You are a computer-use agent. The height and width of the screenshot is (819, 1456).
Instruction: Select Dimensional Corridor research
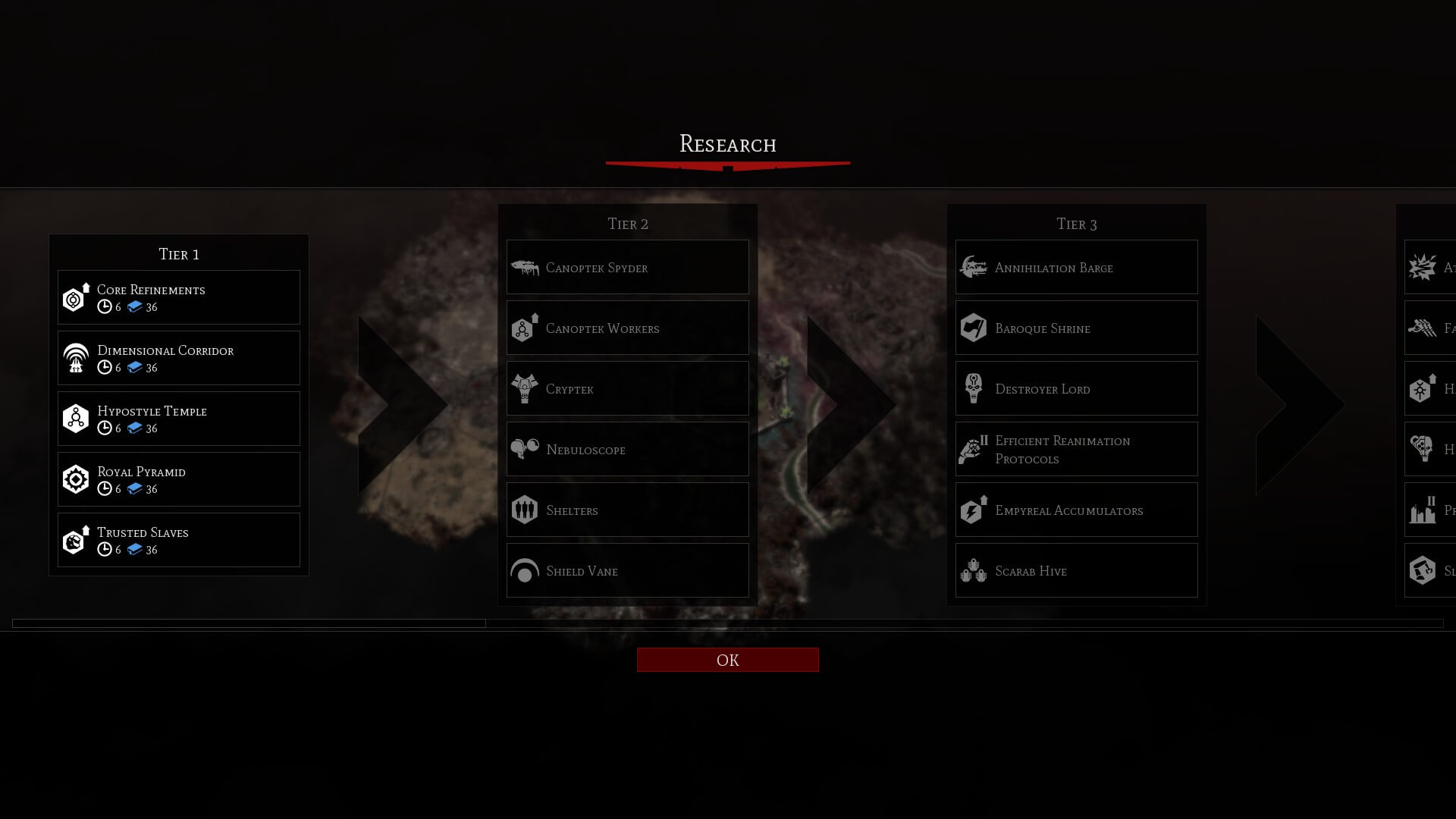[179, 358]
